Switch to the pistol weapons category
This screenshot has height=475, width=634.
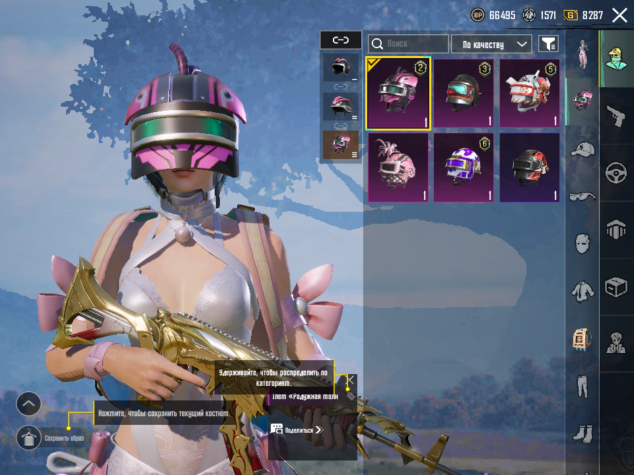click(616, 117)
